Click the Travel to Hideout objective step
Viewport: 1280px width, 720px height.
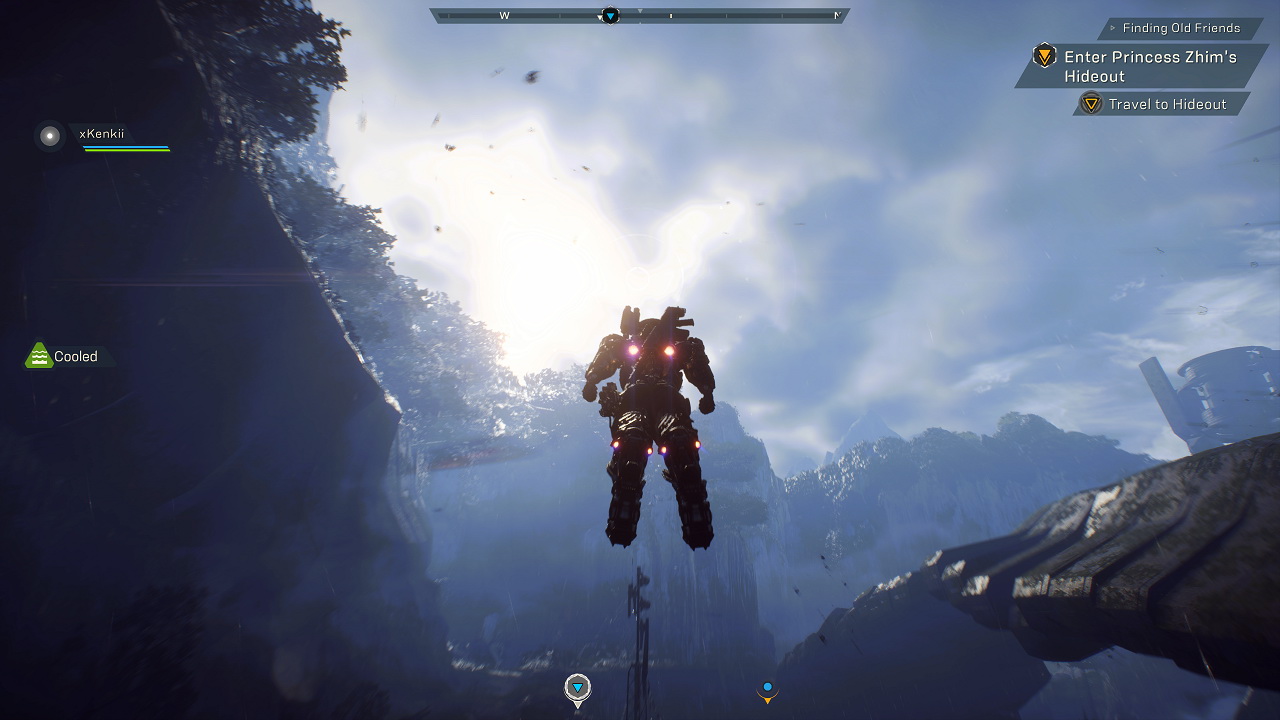click(x=1166, y=104)
